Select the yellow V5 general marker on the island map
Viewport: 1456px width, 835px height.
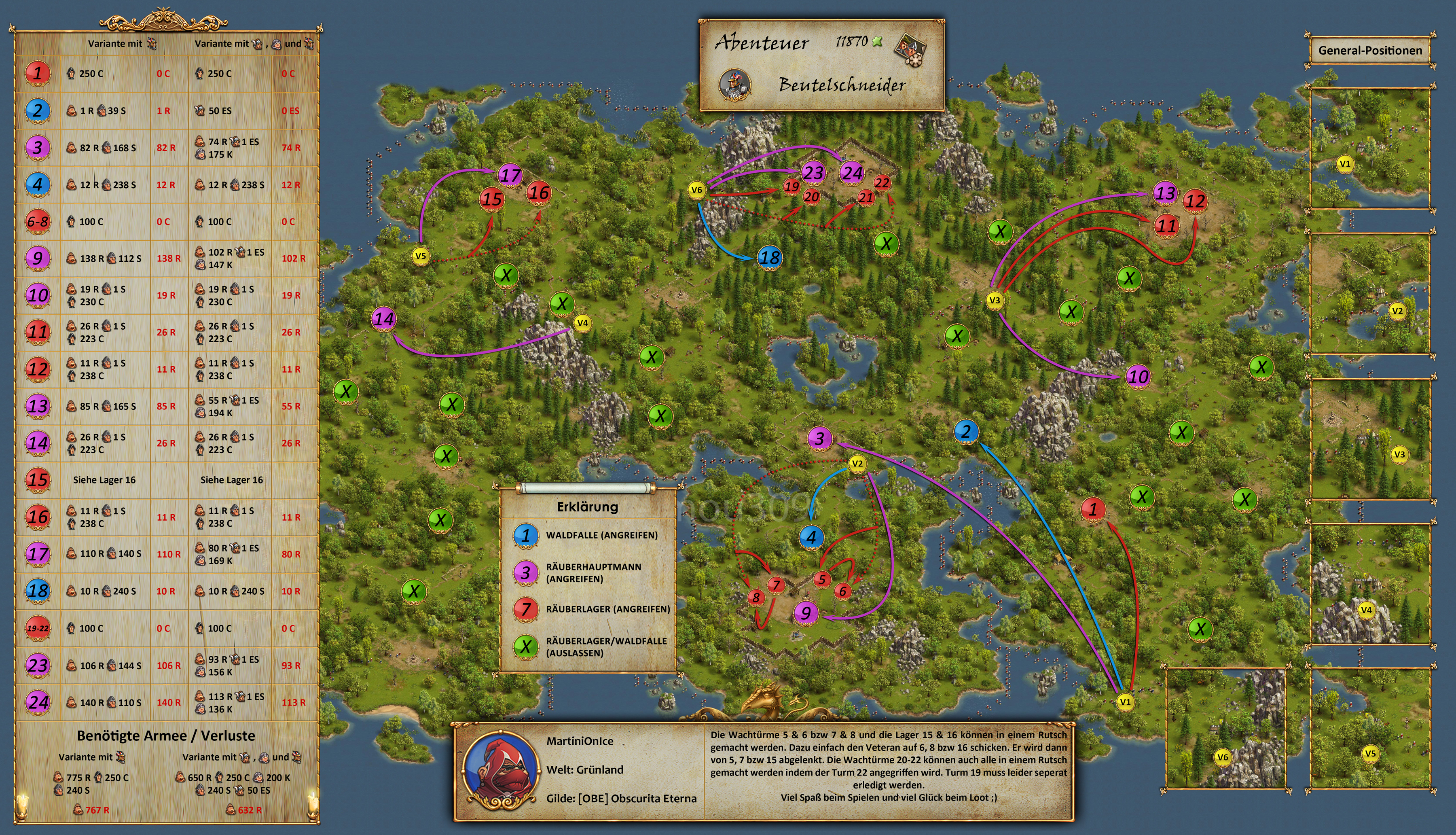[x=420, y=256]
